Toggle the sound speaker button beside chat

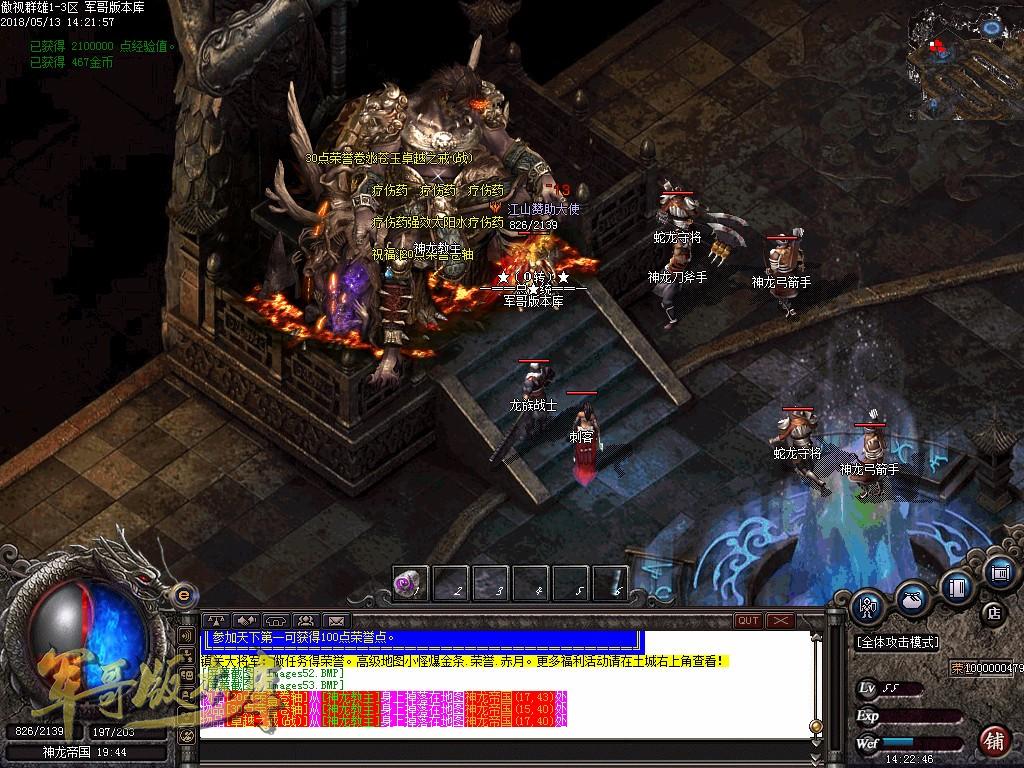(x=186, y=636)
